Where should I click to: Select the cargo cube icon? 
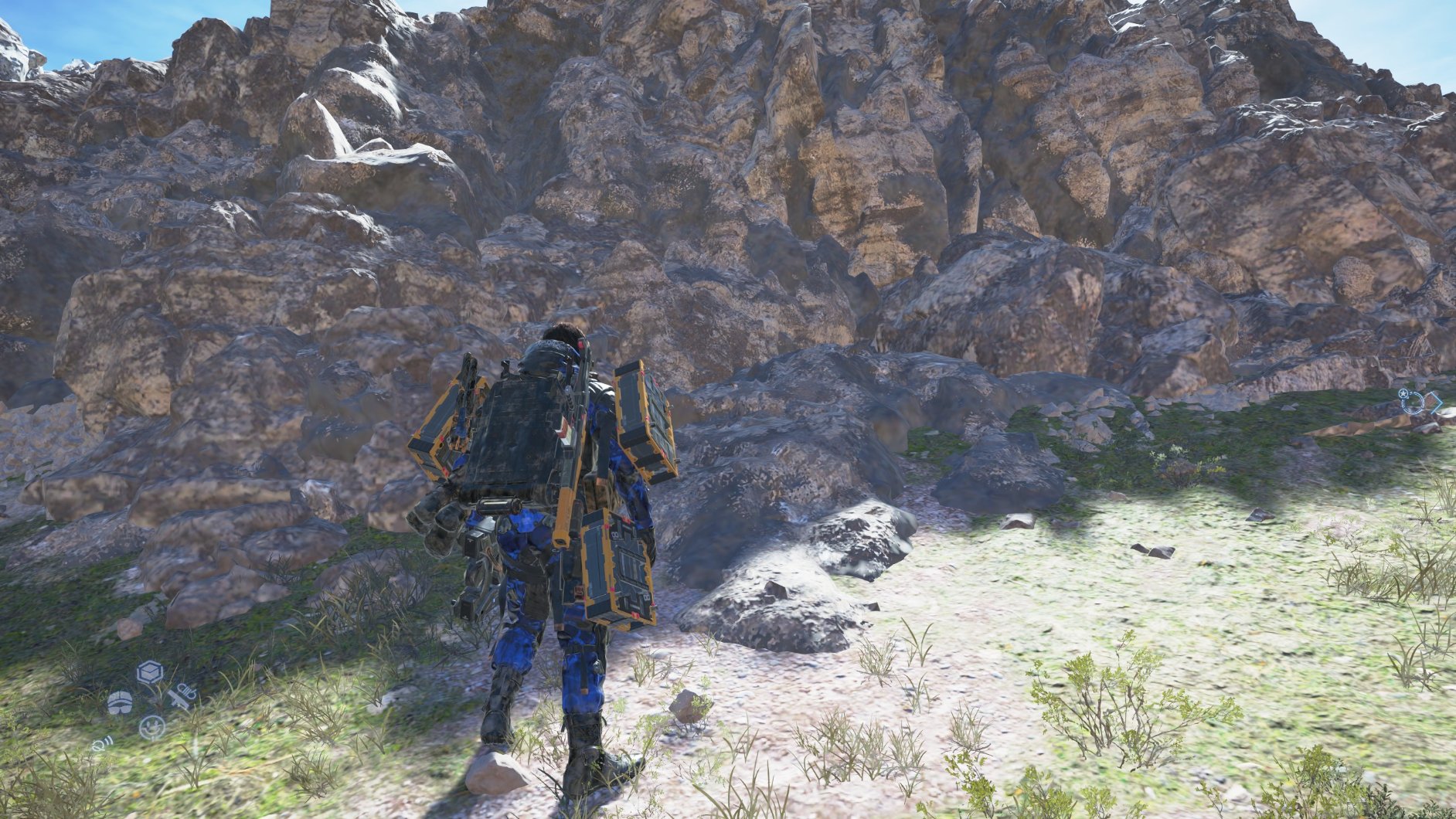pos(149,673)
